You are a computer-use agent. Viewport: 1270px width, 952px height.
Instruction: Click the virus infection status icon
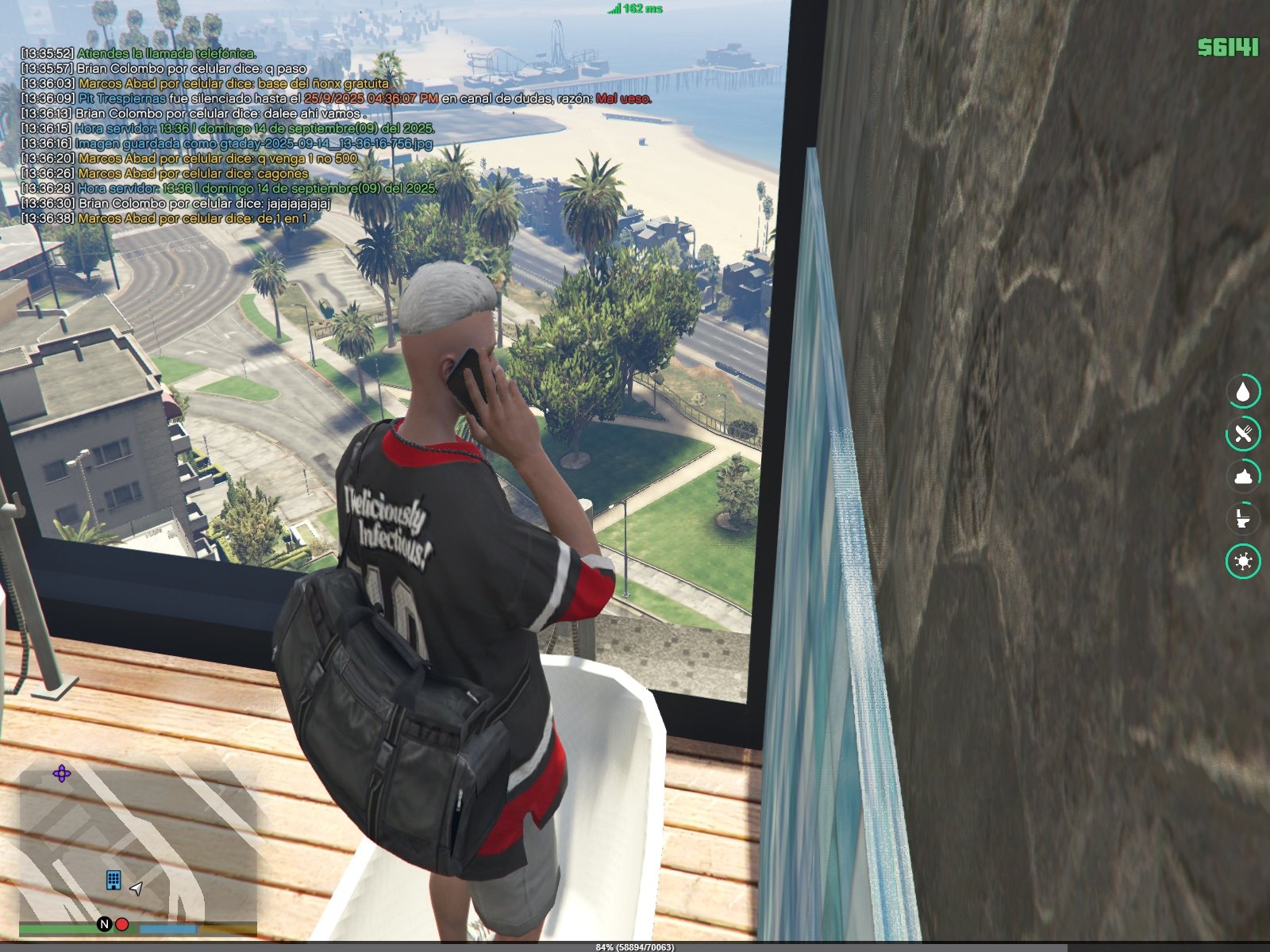click(x=1243, y=562)
